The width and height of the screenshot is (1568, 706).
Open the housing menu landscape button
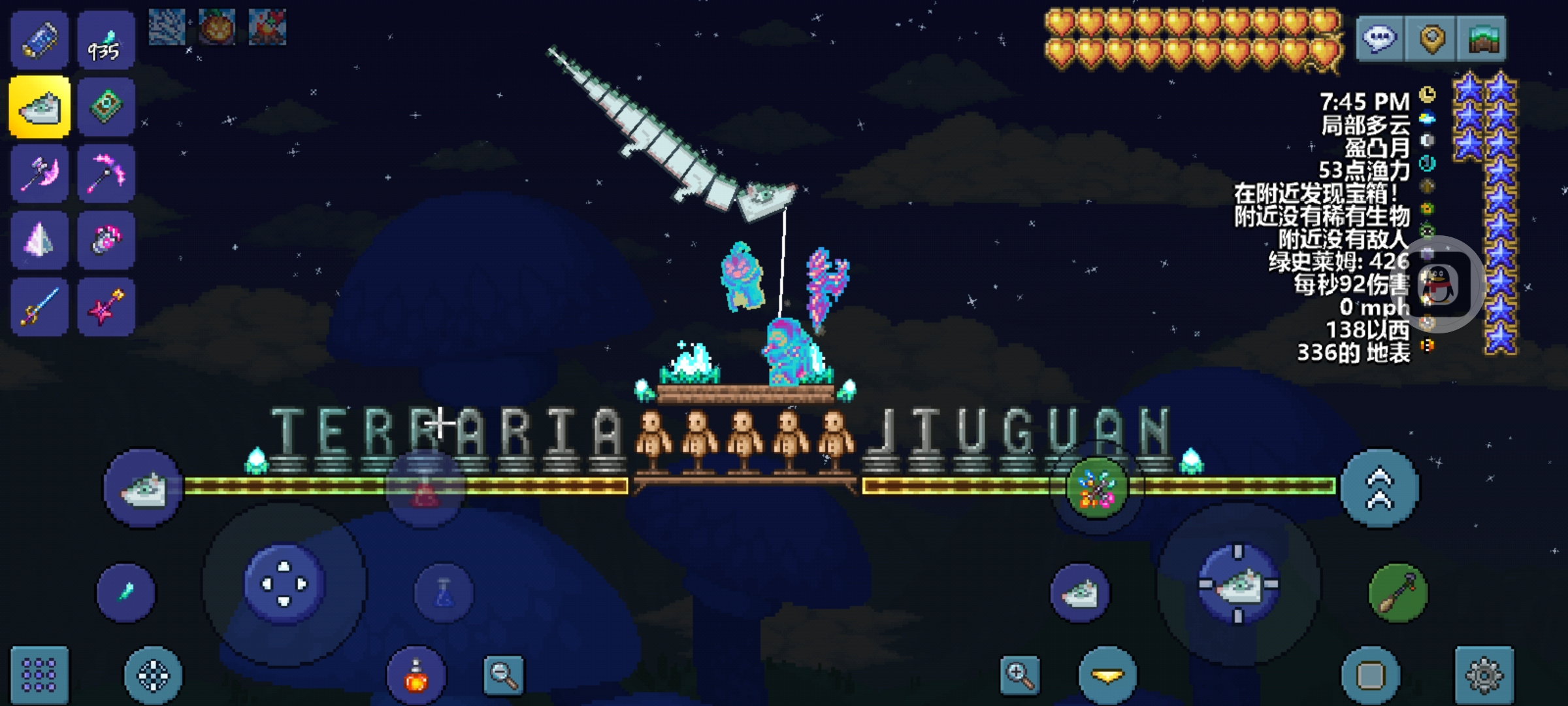(x=1482, y=39)
